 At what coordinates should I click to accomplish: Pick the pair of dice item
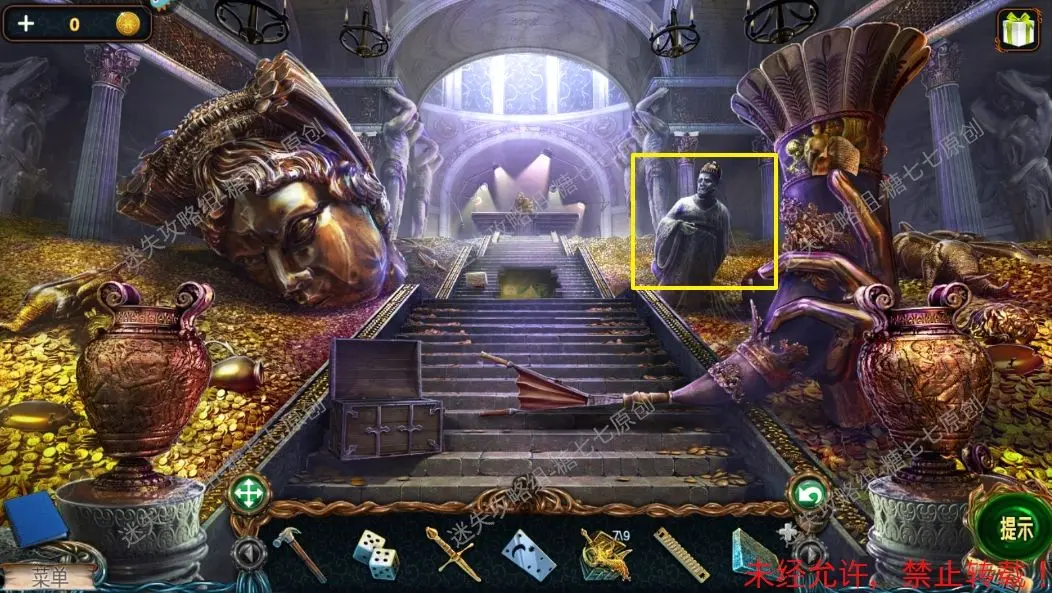tap(376, 554)
